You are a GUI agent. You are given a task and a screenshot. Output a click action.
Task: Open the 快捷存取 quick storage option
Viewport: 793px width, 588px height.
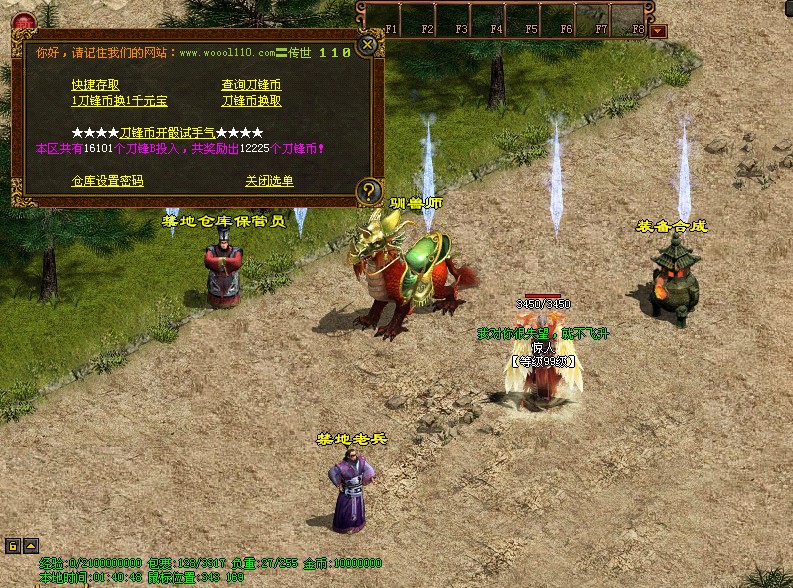pos(95,85)
